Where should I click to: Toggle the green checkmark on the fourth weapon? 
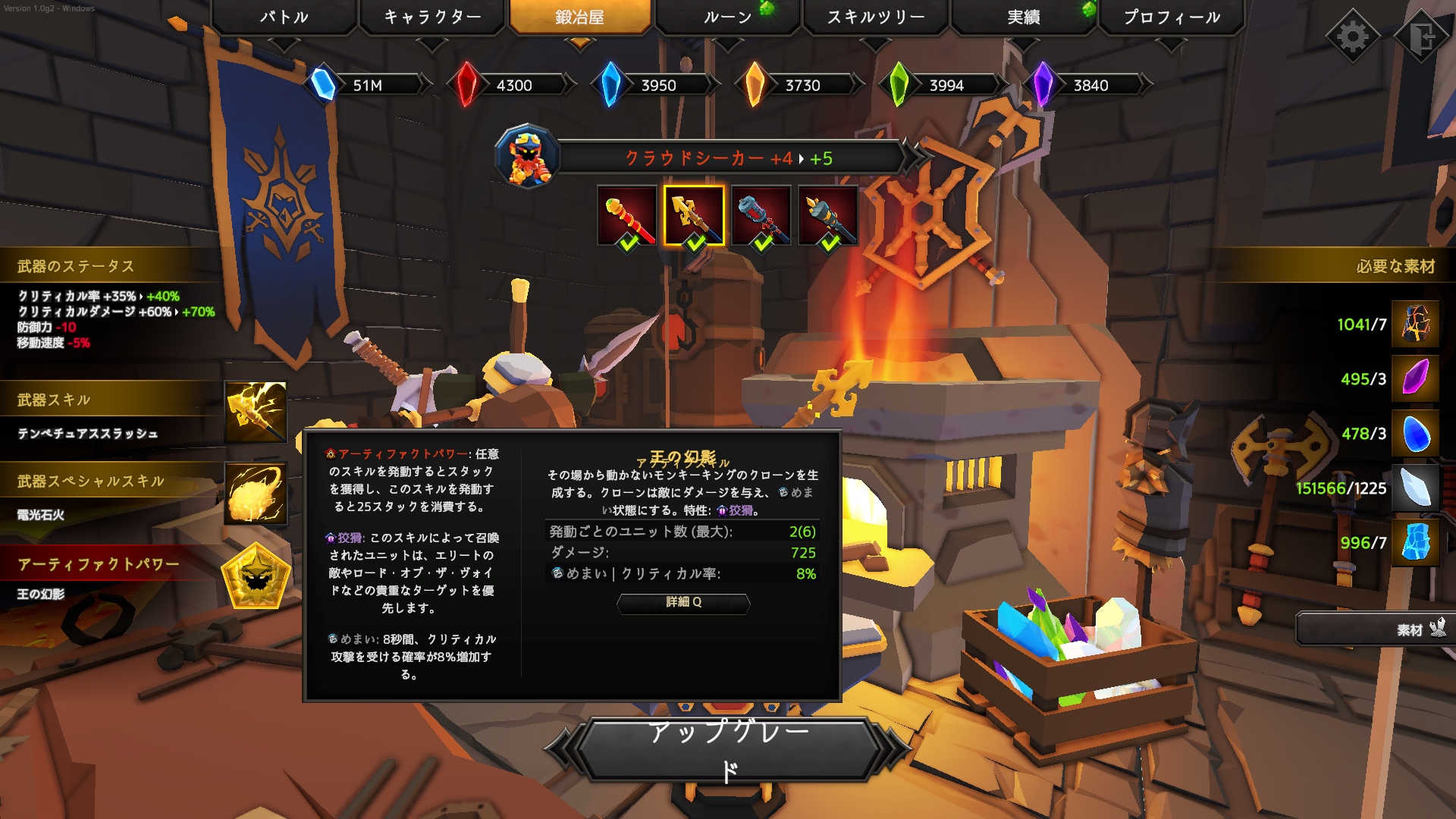[x=830, y=244]
